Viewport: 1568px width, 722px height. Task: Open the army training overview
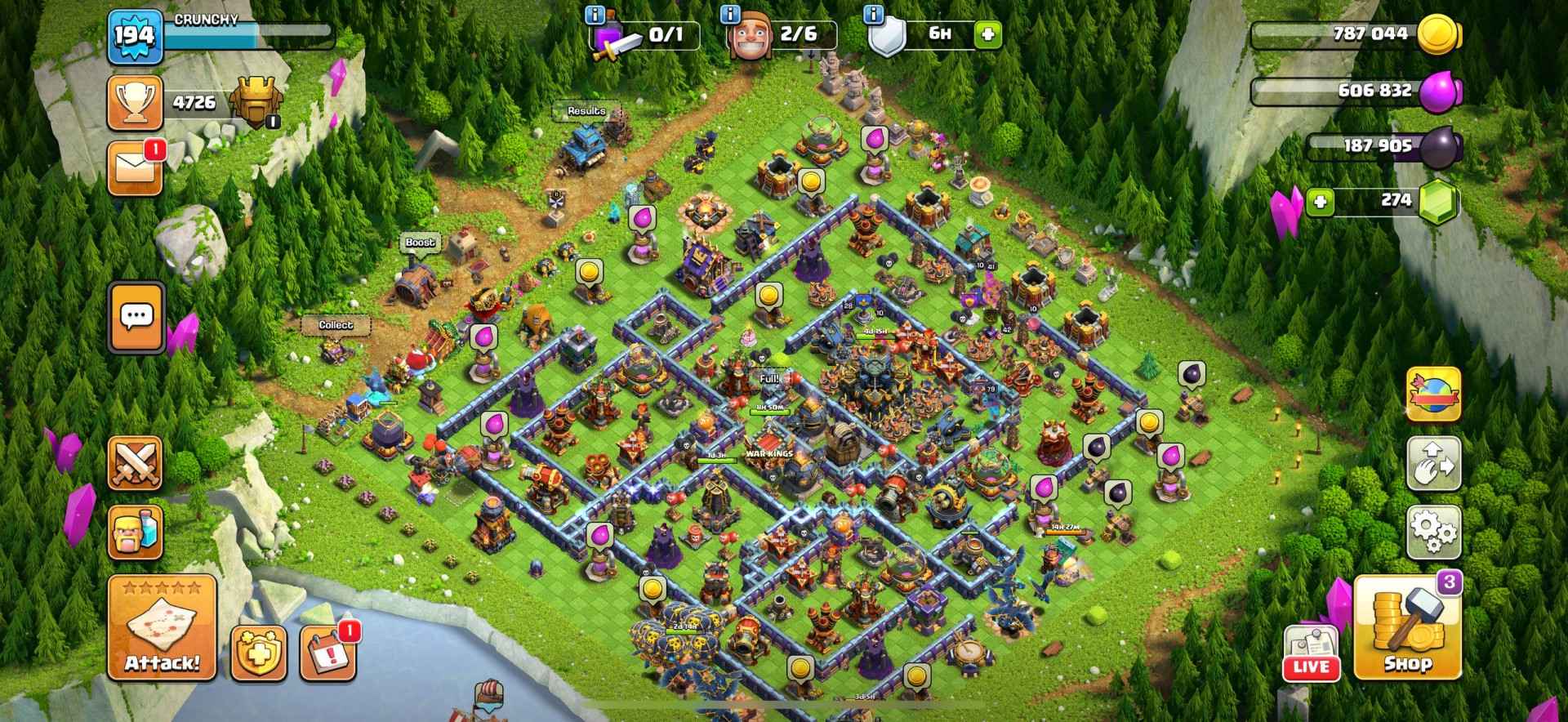click(x=136, y=533)
